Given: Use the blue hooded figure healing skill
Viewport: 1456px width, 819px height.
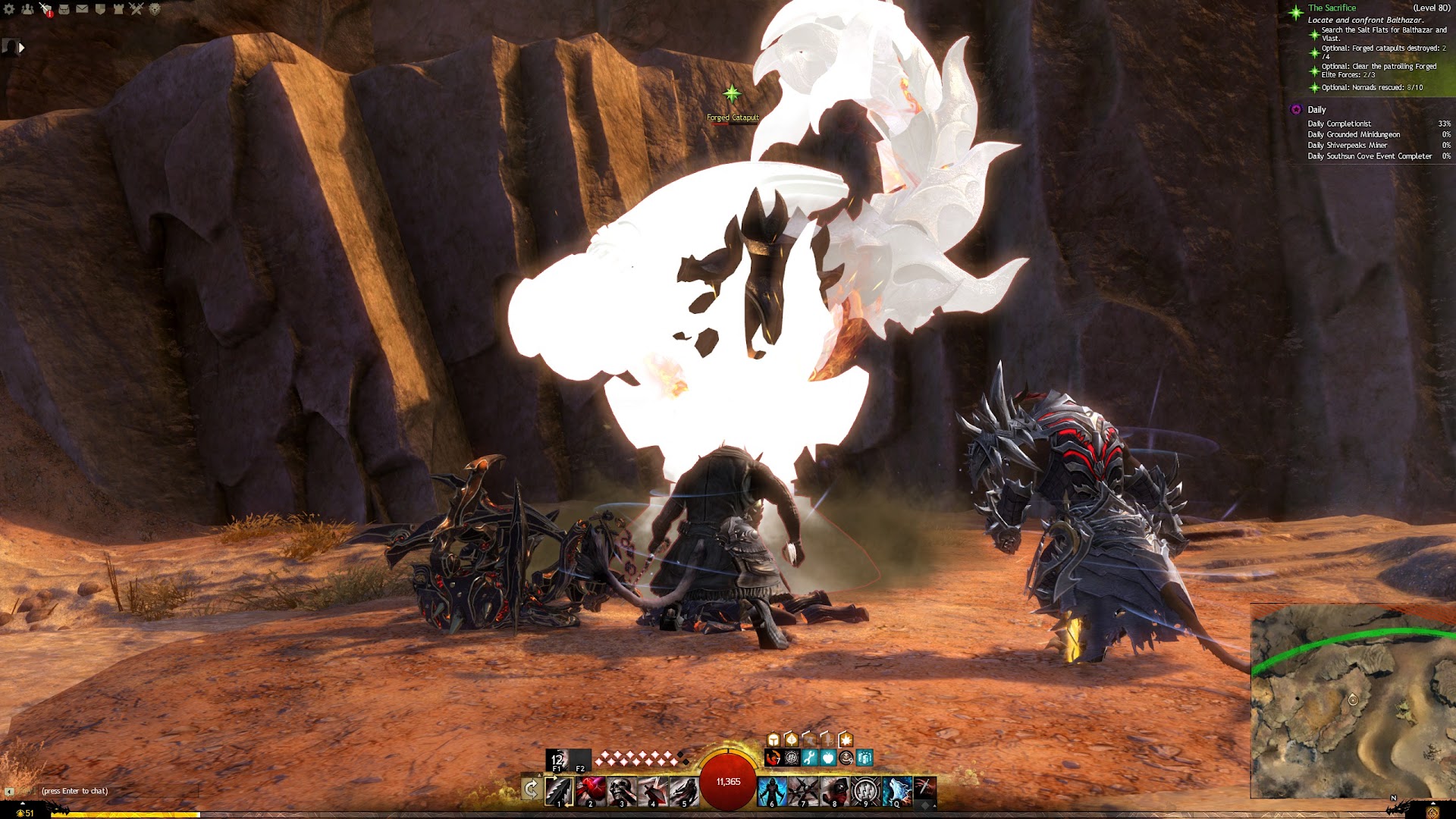Looking at the screenshot, I should [x=772, y=791].
